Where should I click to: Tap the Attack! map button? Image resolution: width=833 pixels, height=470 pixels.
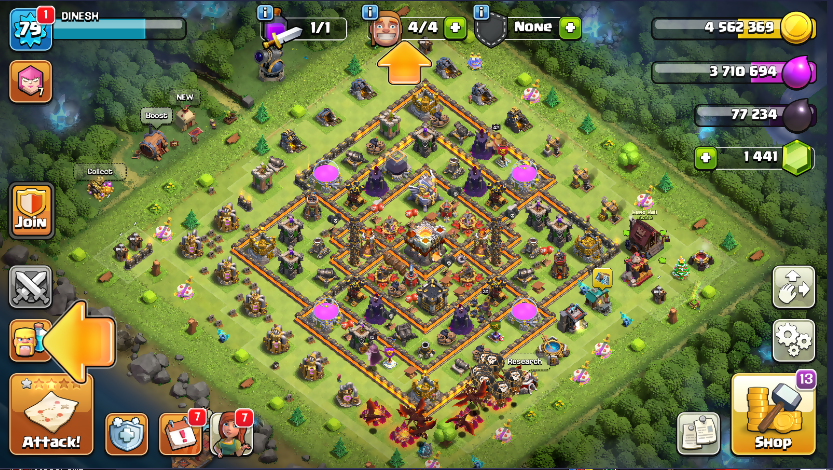(50, 415)
